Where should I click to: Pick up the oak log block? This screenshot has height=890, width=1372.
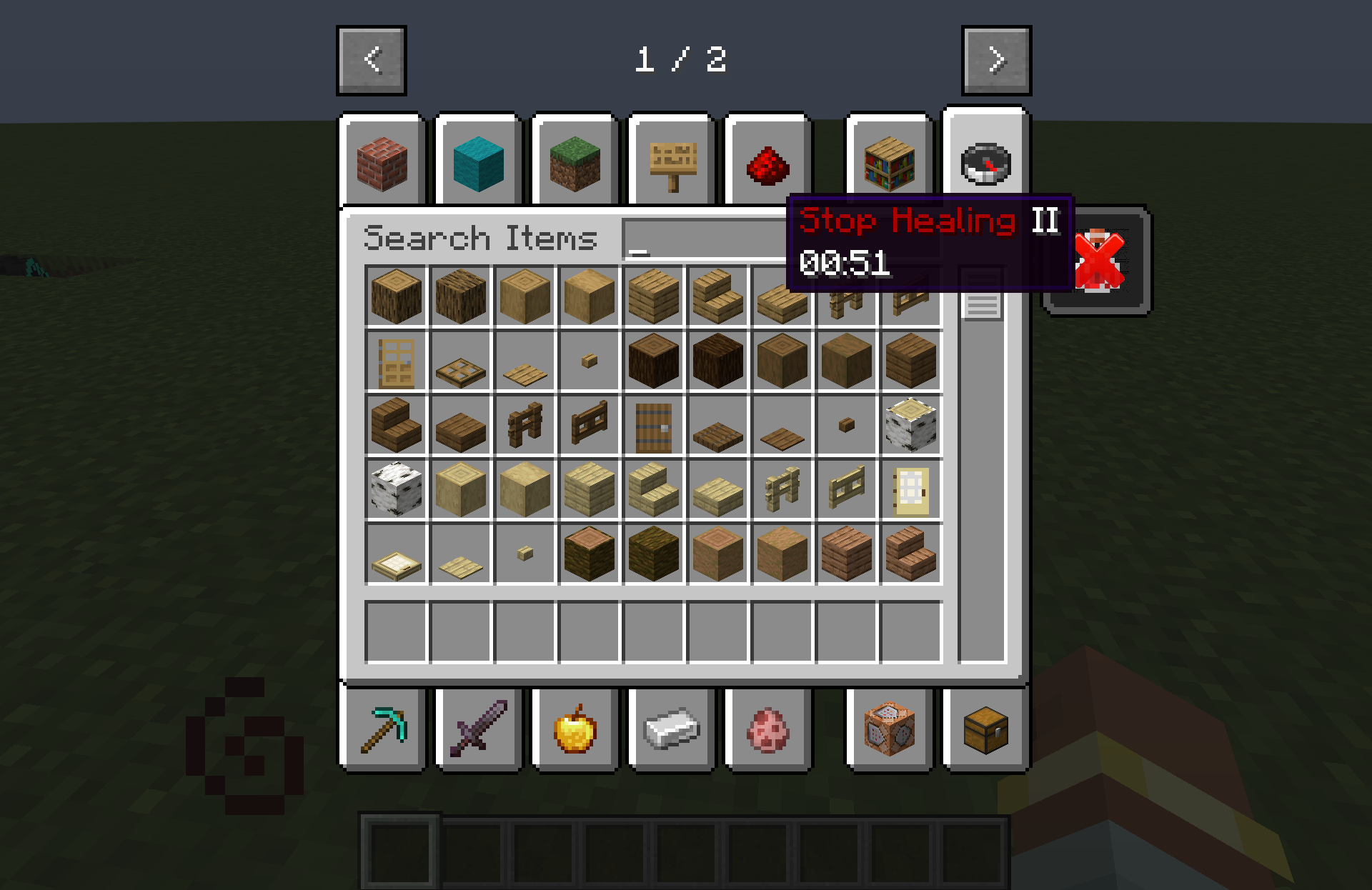coord(397,296)
